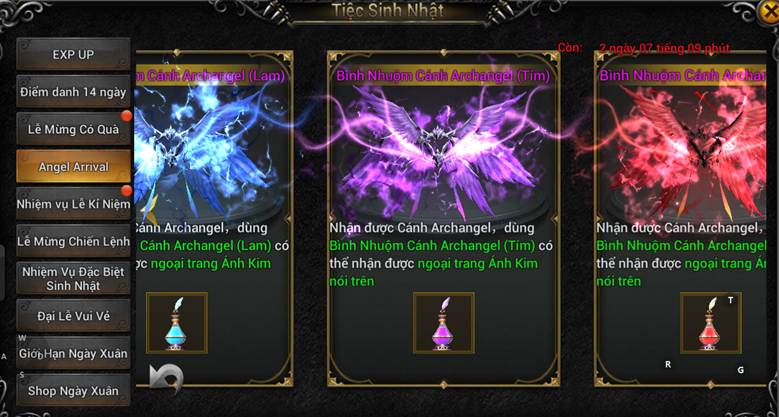Switch to Đại Lễ Vui Vẻ tab
This screenshot has height=417, width=779.
73,316
